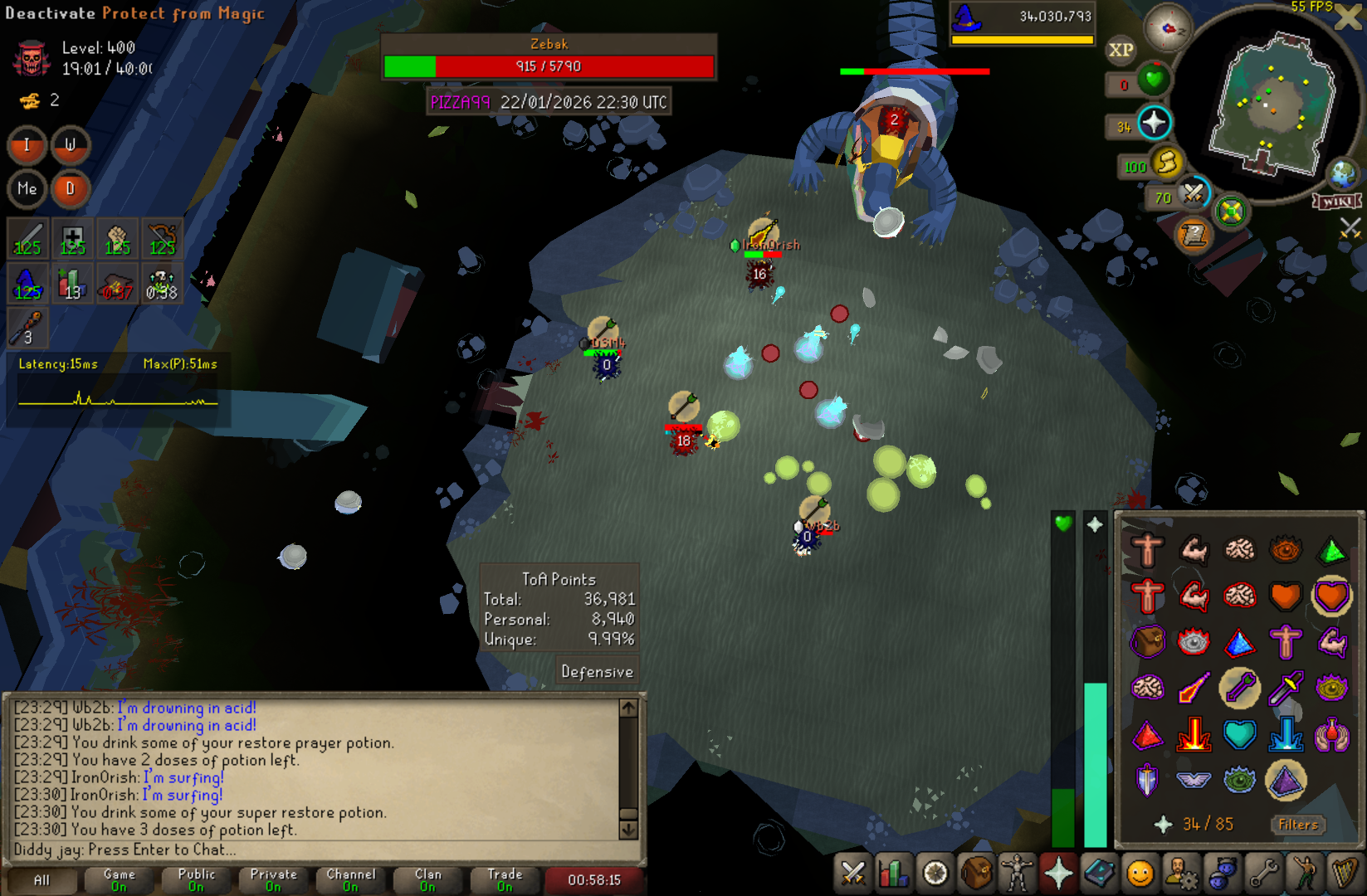The image size is (1367, 896).
Task: Click the Filters button in prayer panel
Action: click(x=1298, y=825)
